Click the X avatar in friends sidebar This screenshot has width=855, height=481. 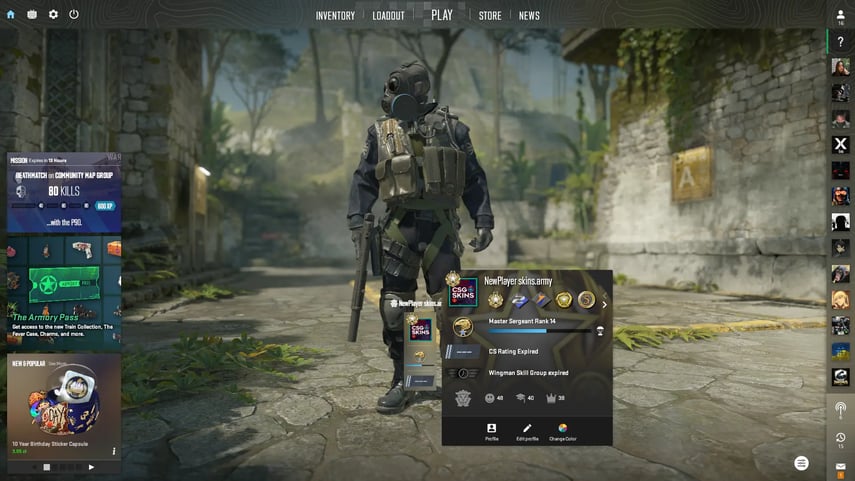pos(841,144)
